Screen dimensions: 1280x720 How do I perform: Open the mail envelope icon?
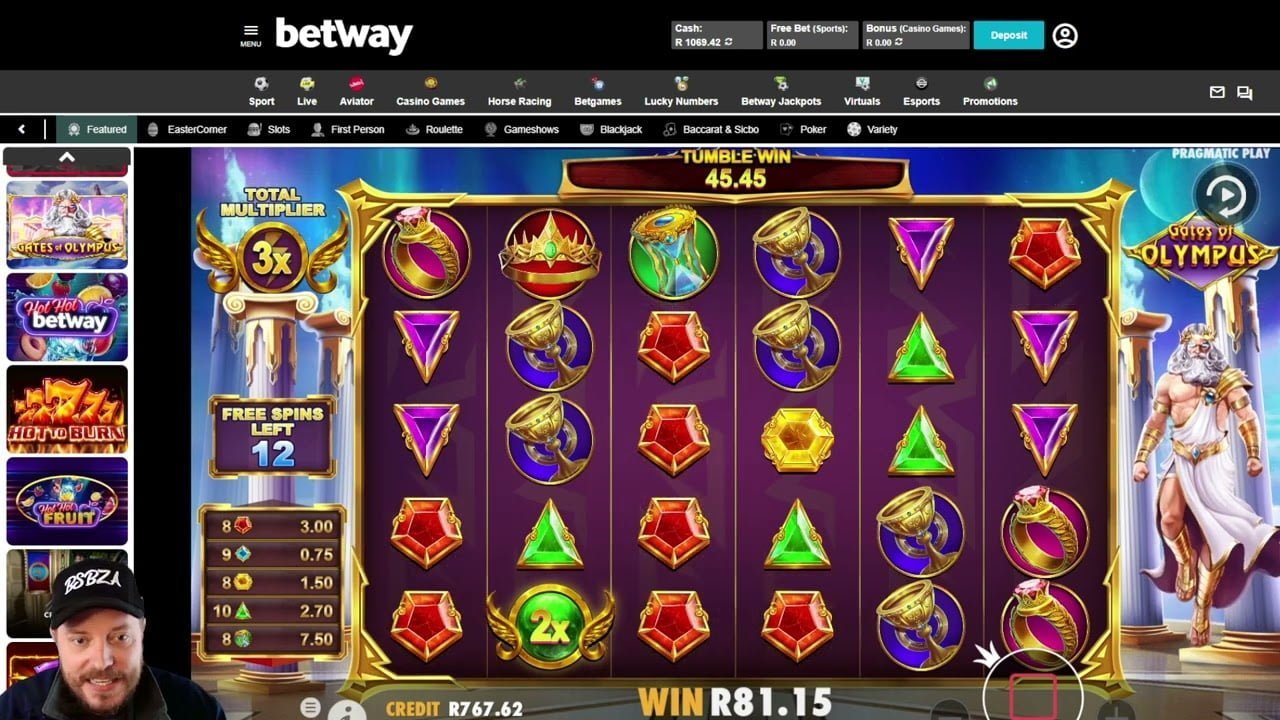click(x=1217, y=92)
